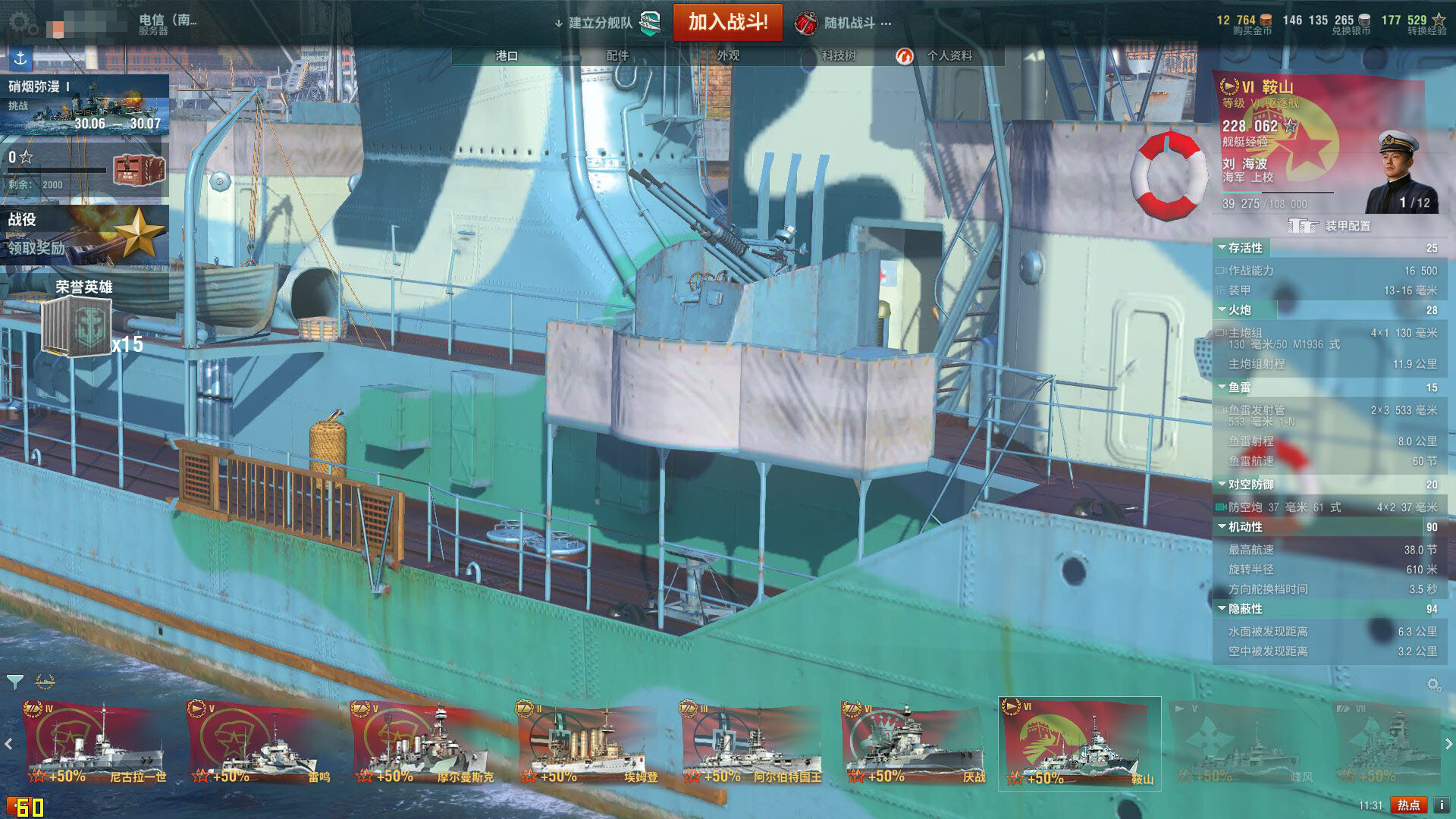Switch to the 配件 modules tab
This screenshot has width=1456, height=819.
(x=617, y=55)
